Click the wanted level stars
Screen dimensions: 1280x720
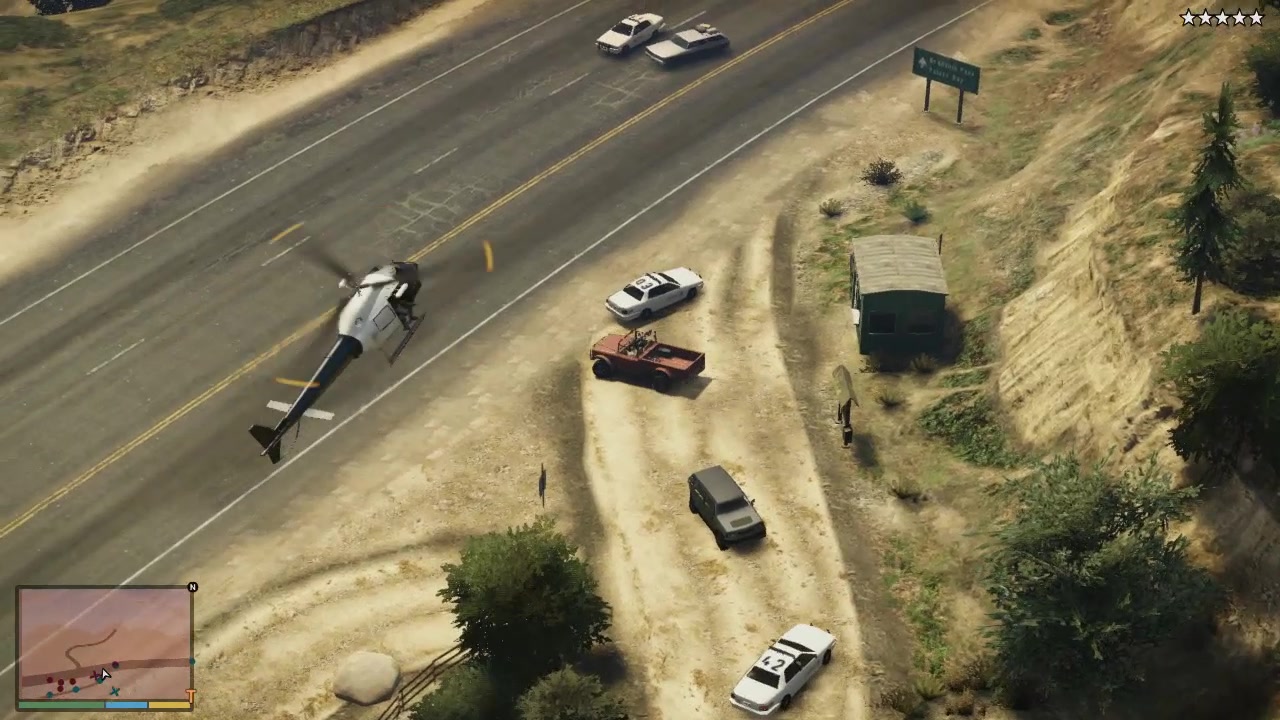coord(1221,18)
